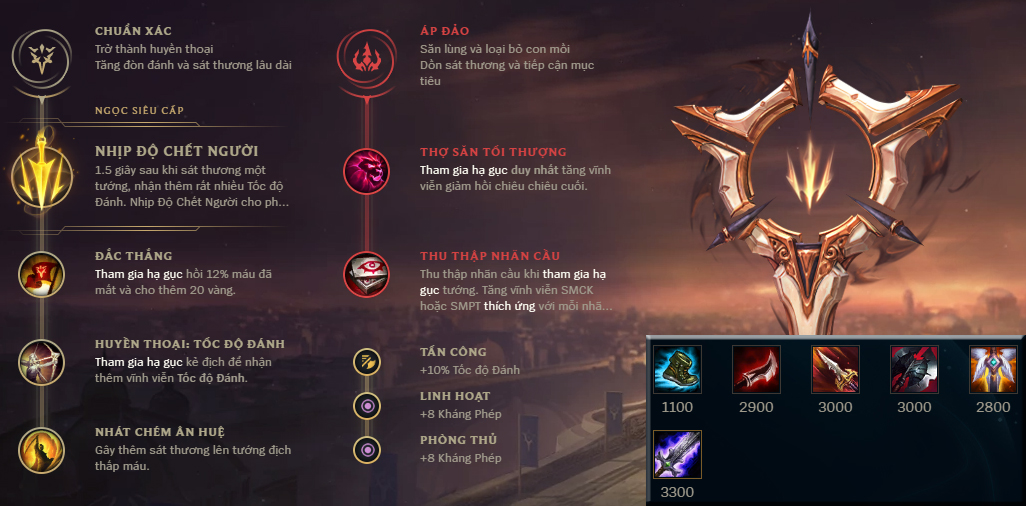The width and height of the screenshot is (1026, 506).
Task: Choose the Phòng Thủ stat shard
Action: point(369,449)
